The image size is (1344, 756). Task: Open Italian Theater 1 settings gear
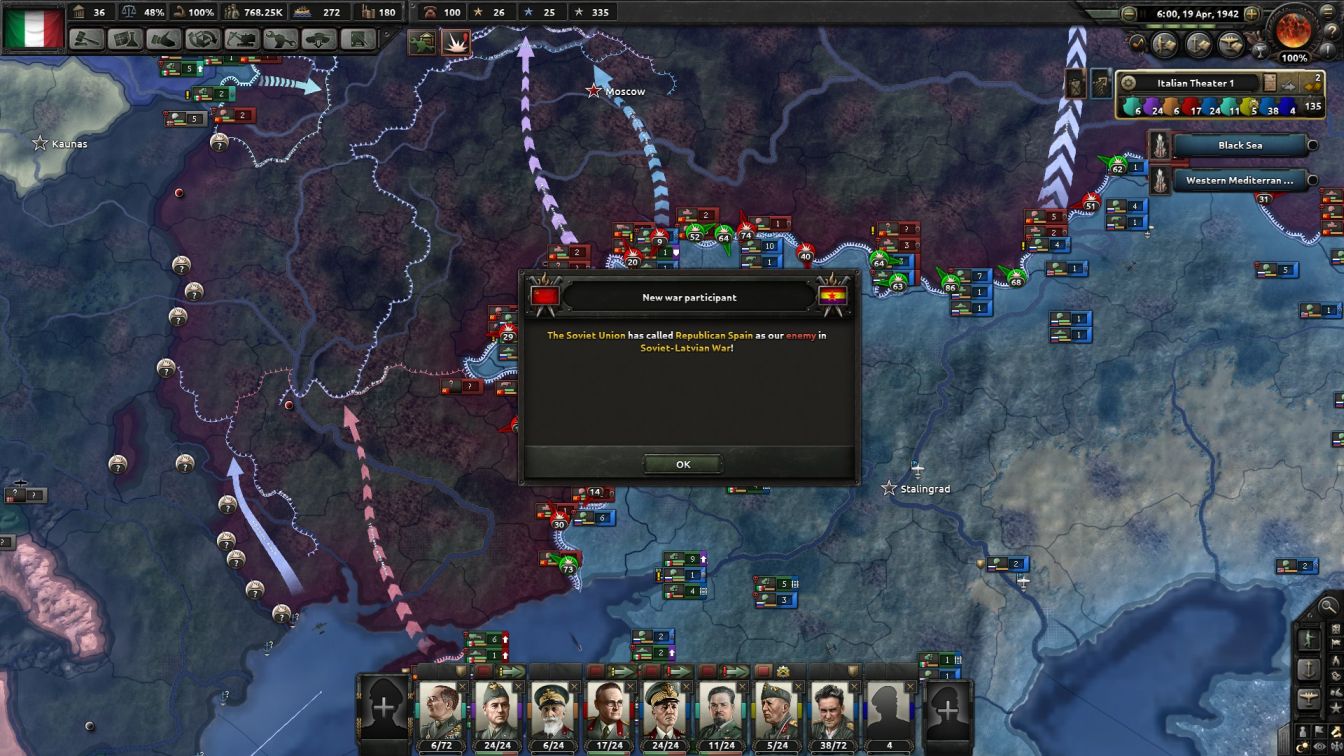pyautogui.click(x=1128, y=83)
